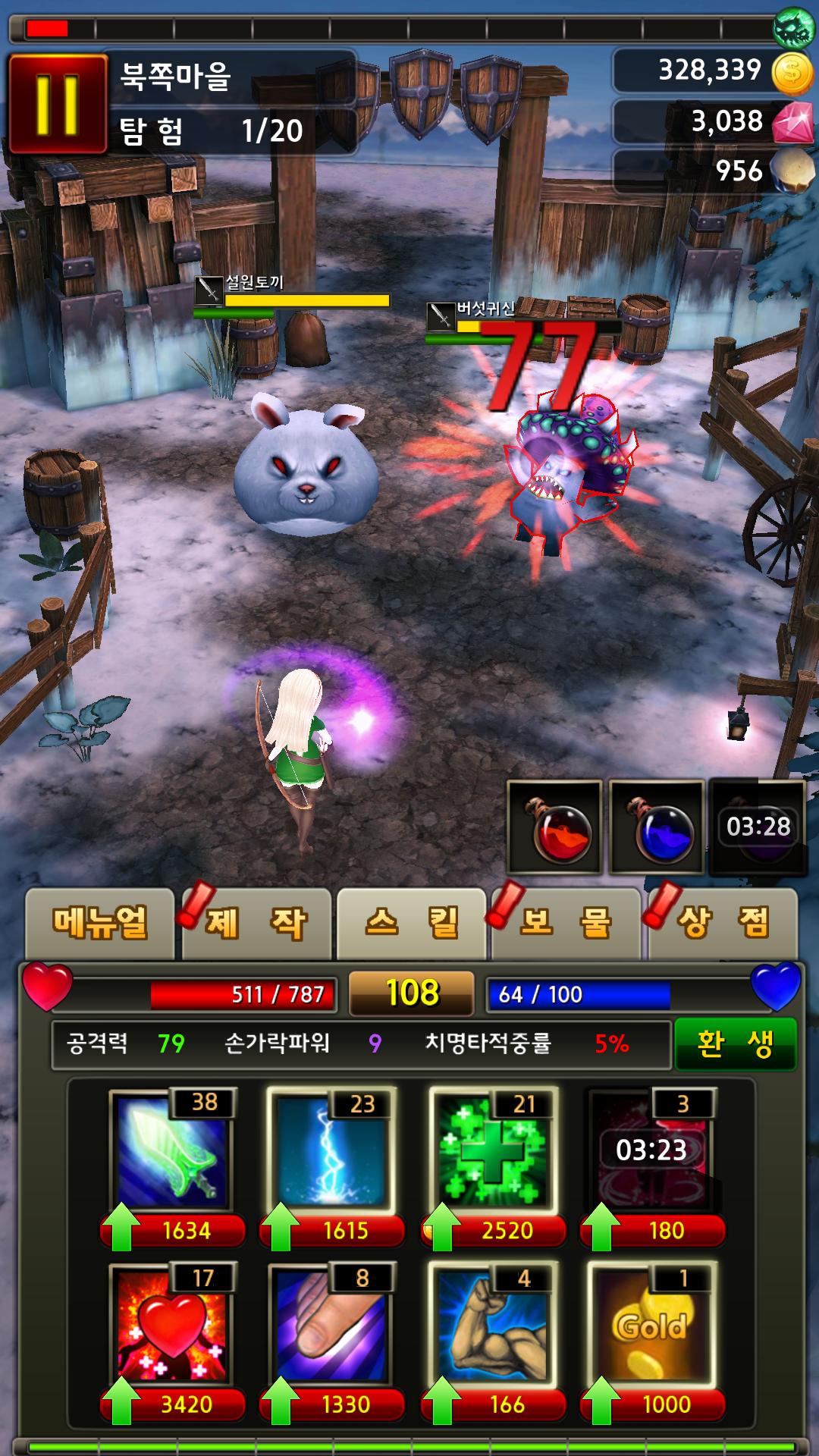Select the 스킬 skills tab

tap(411, 923)
